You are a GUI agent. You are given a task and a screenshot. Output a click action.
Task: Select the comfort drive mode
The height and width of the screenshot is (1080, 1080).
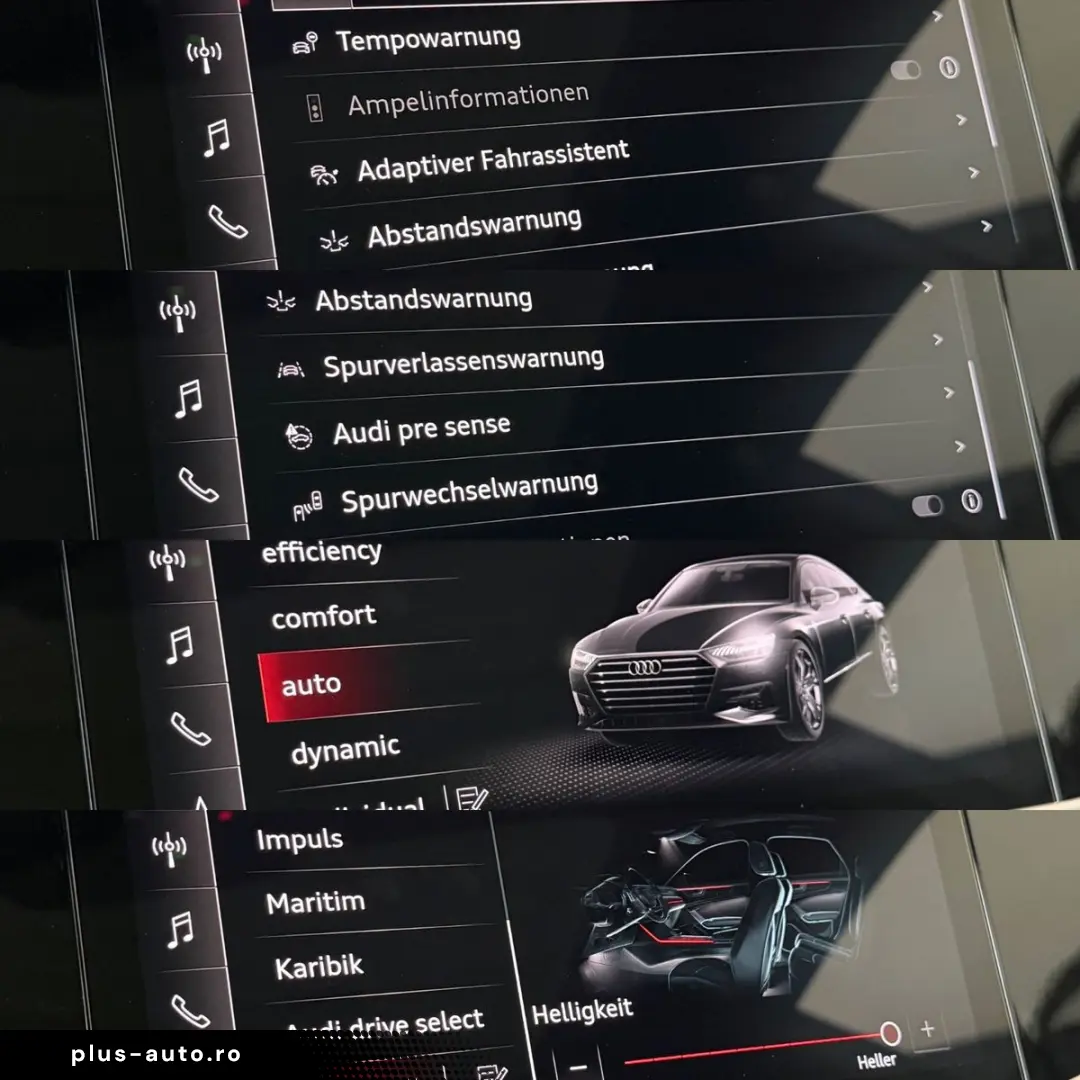pos(324,617)
